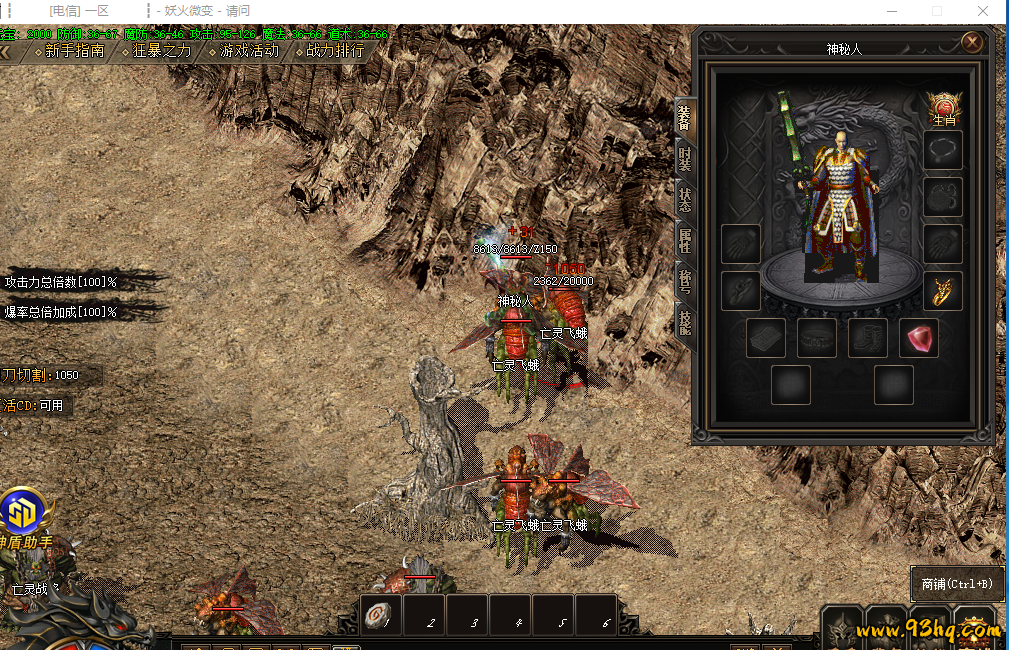Image resolution: width=1009 pixels, height=650 pixels.
Task: Select the 属性 attributes tab
Action: [x=684, y=240]
